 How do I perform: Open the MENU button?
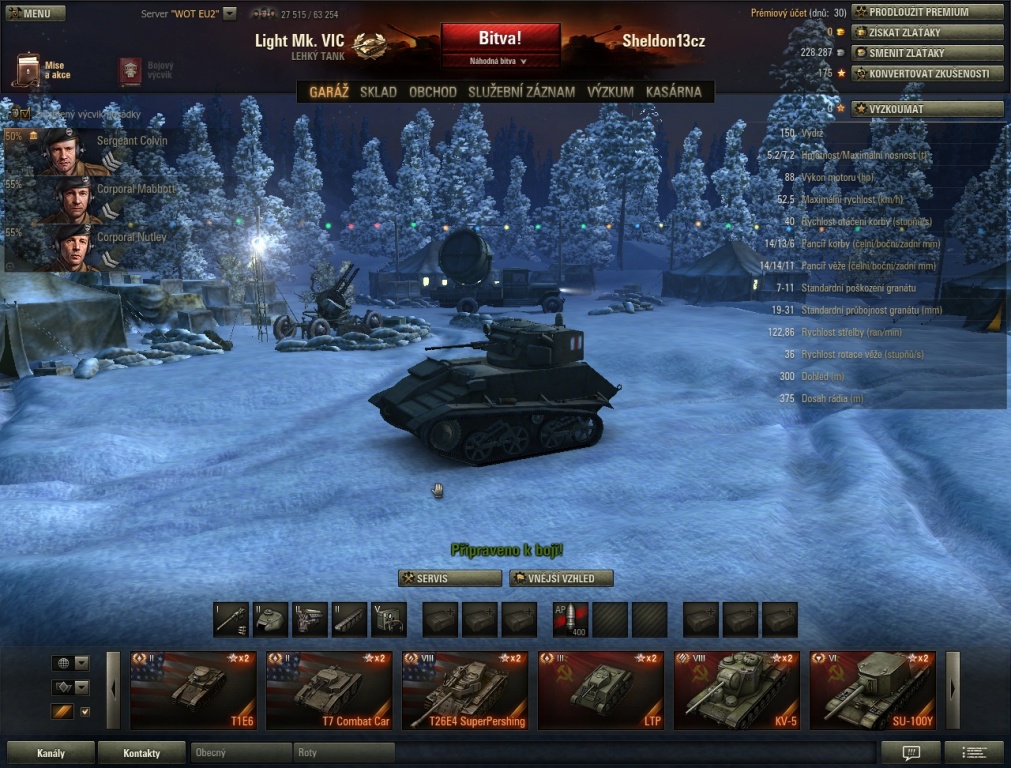coord(35,14)
